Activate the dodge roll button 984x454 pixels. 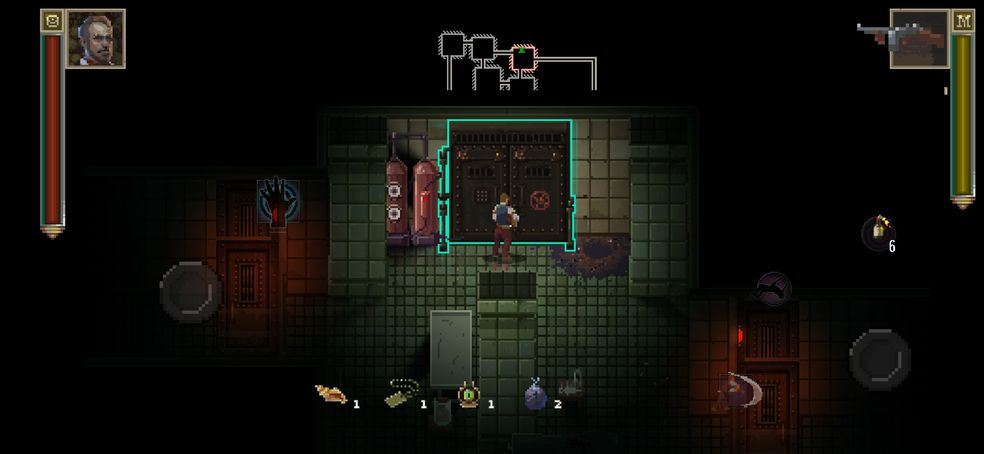point(772,289)
